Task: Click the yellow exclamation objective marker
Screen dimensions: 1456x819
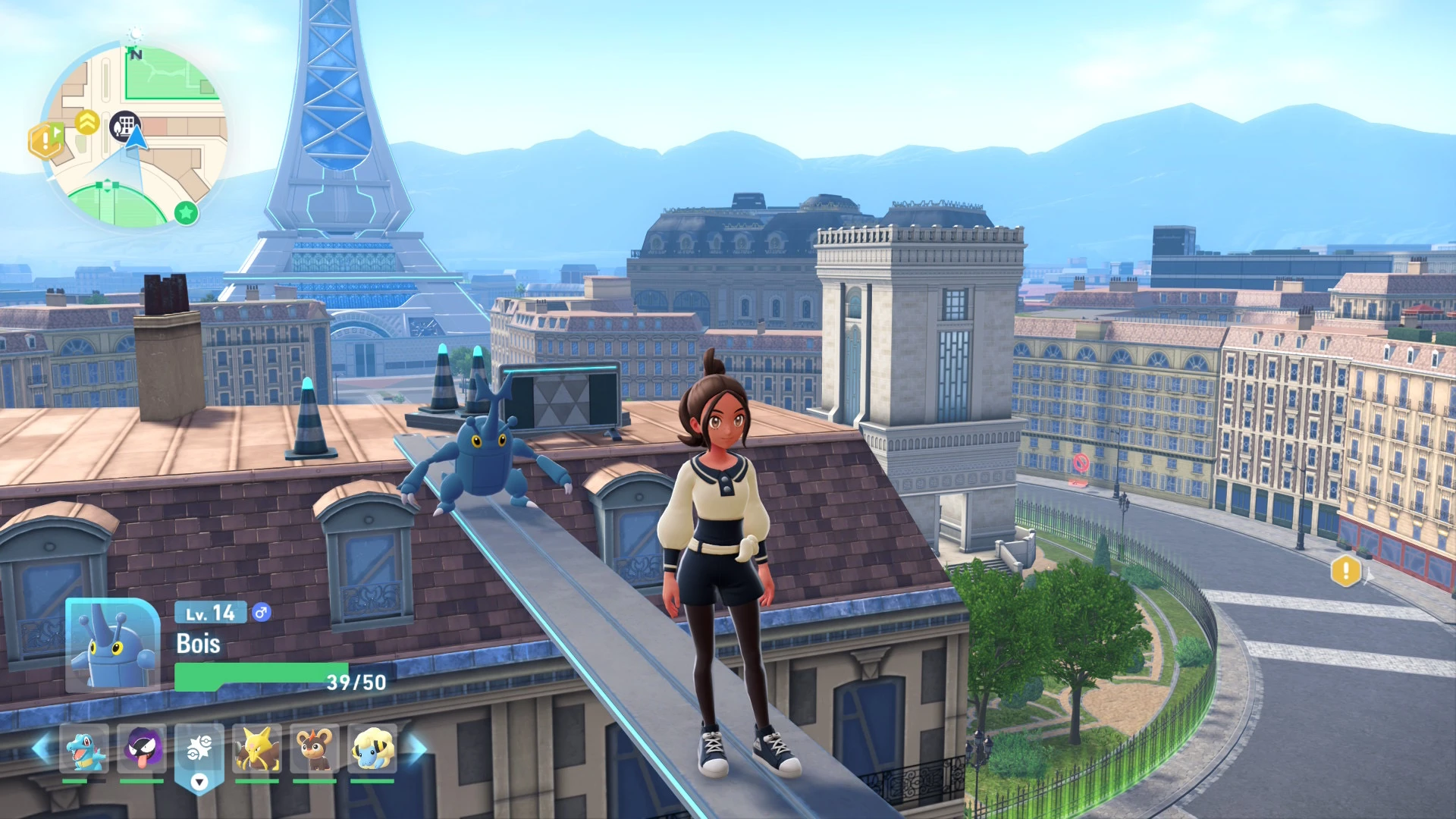Action: coord(1346,571)
